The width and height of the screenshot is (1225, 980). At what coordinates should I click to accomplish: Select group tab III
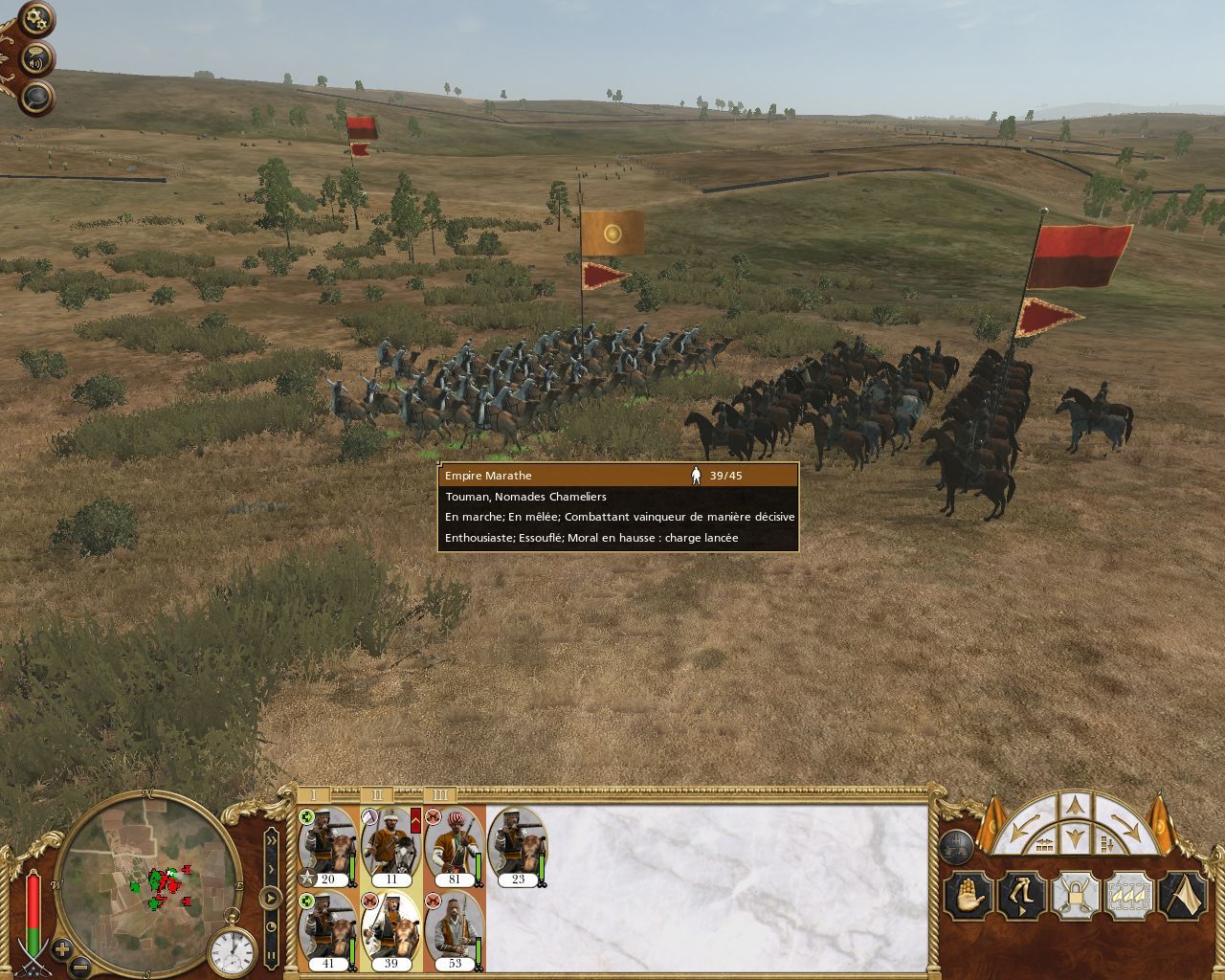click(x=439, y=795)
